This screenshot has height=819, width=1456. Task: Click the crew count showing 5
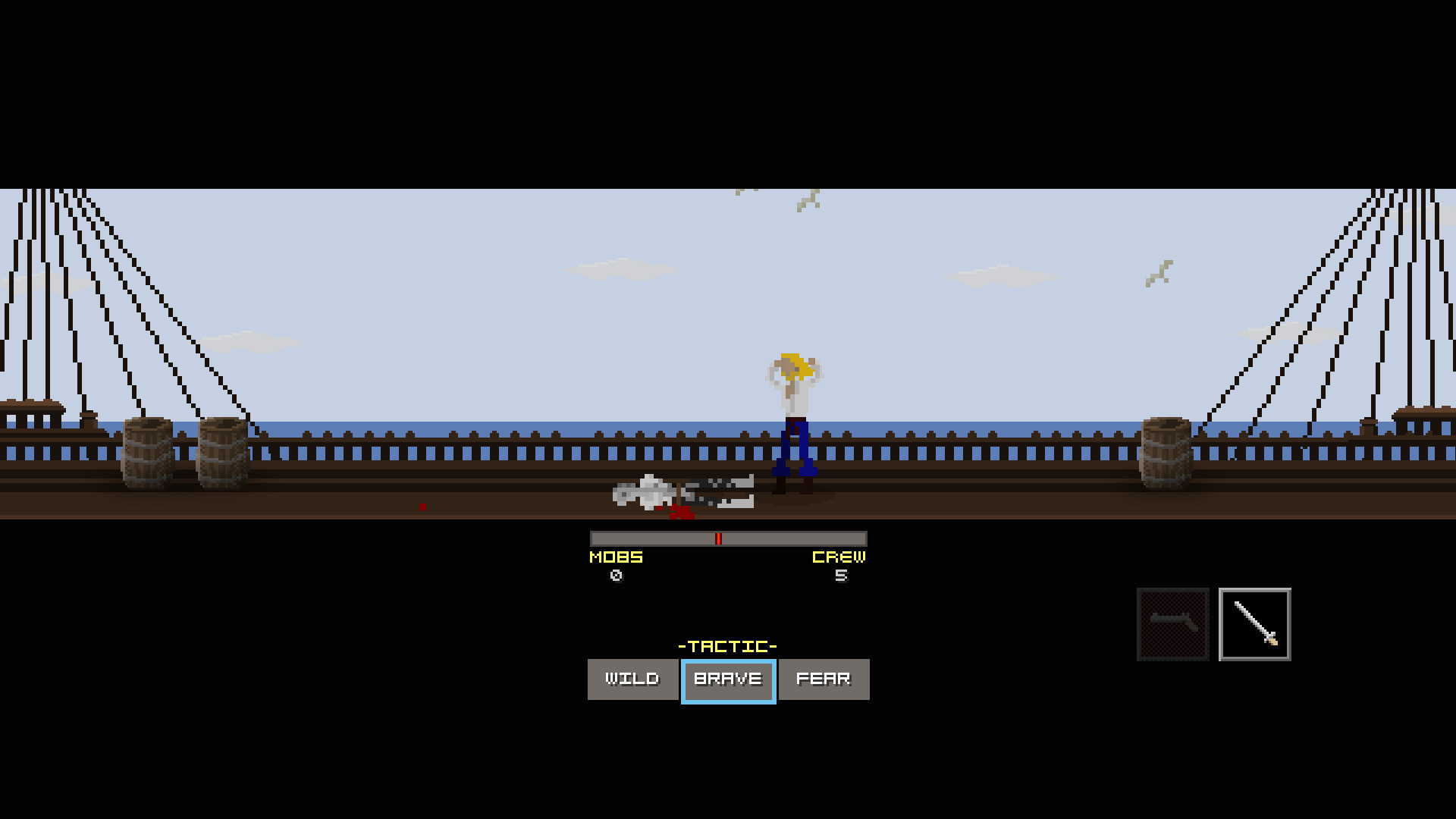[x=840, y=576]
